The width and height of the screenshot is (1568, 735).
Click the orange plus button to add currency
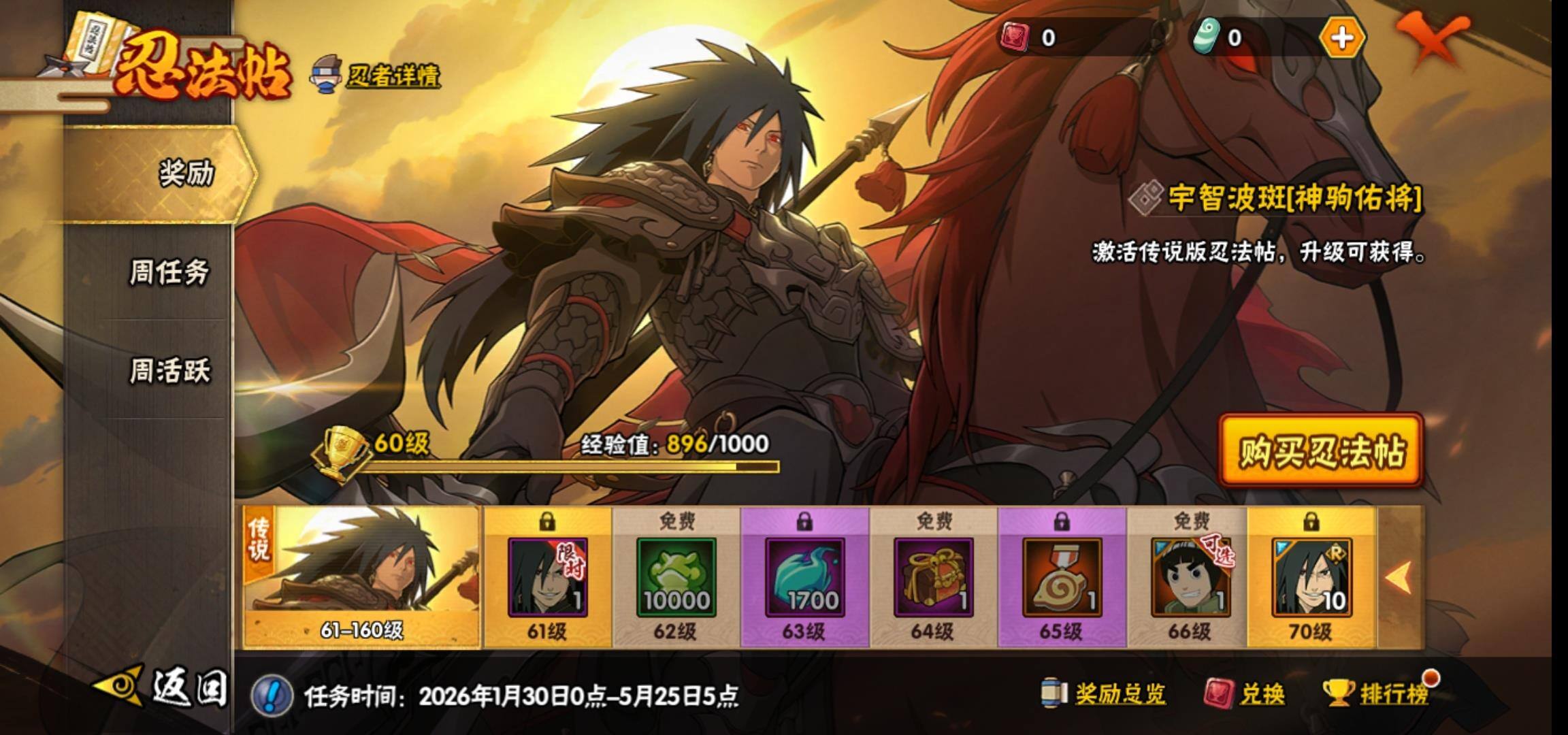coord(1341,37)
